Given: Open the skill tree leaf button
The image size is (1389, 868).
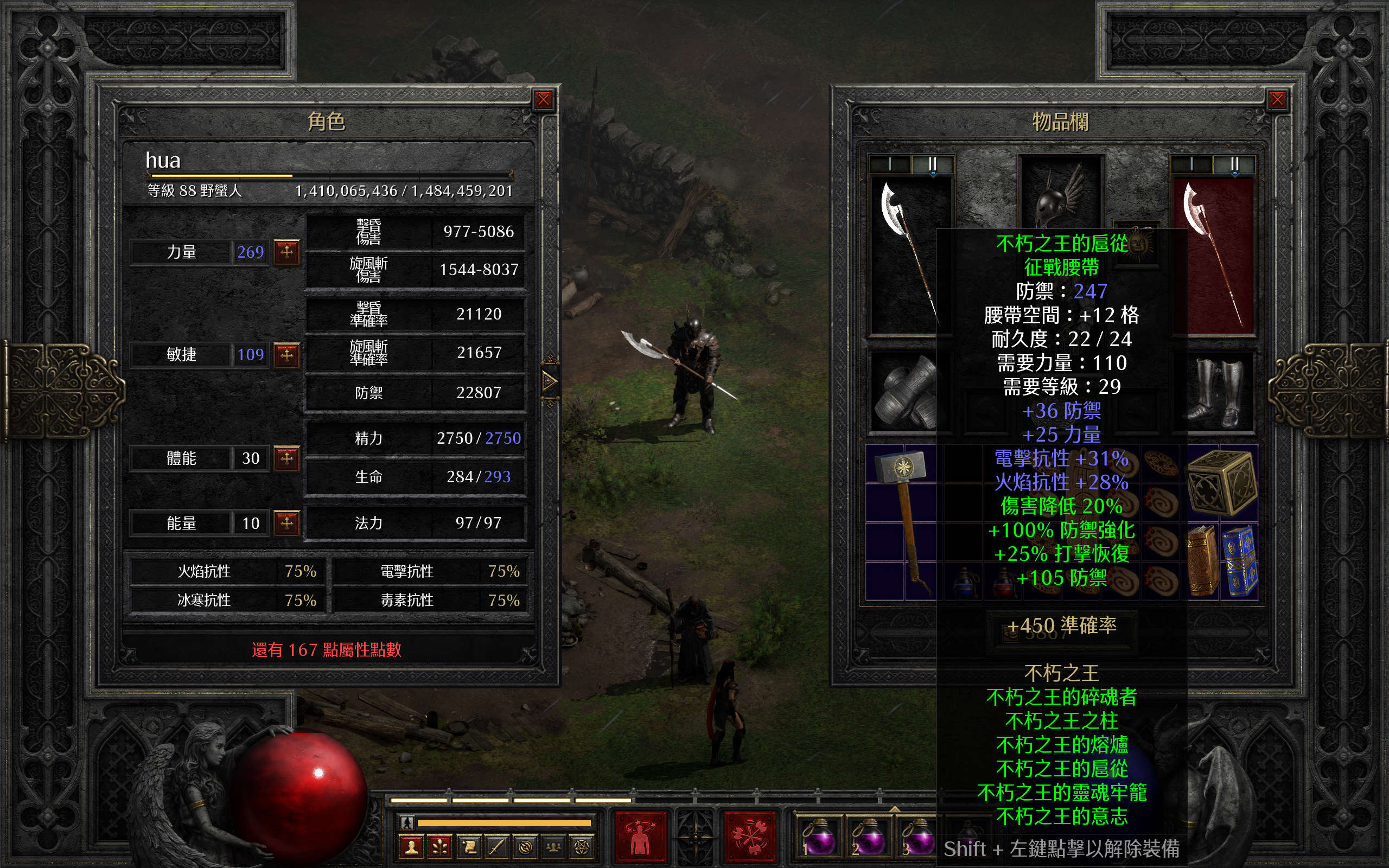Looking at the screenshot, I should click(439, 847).
